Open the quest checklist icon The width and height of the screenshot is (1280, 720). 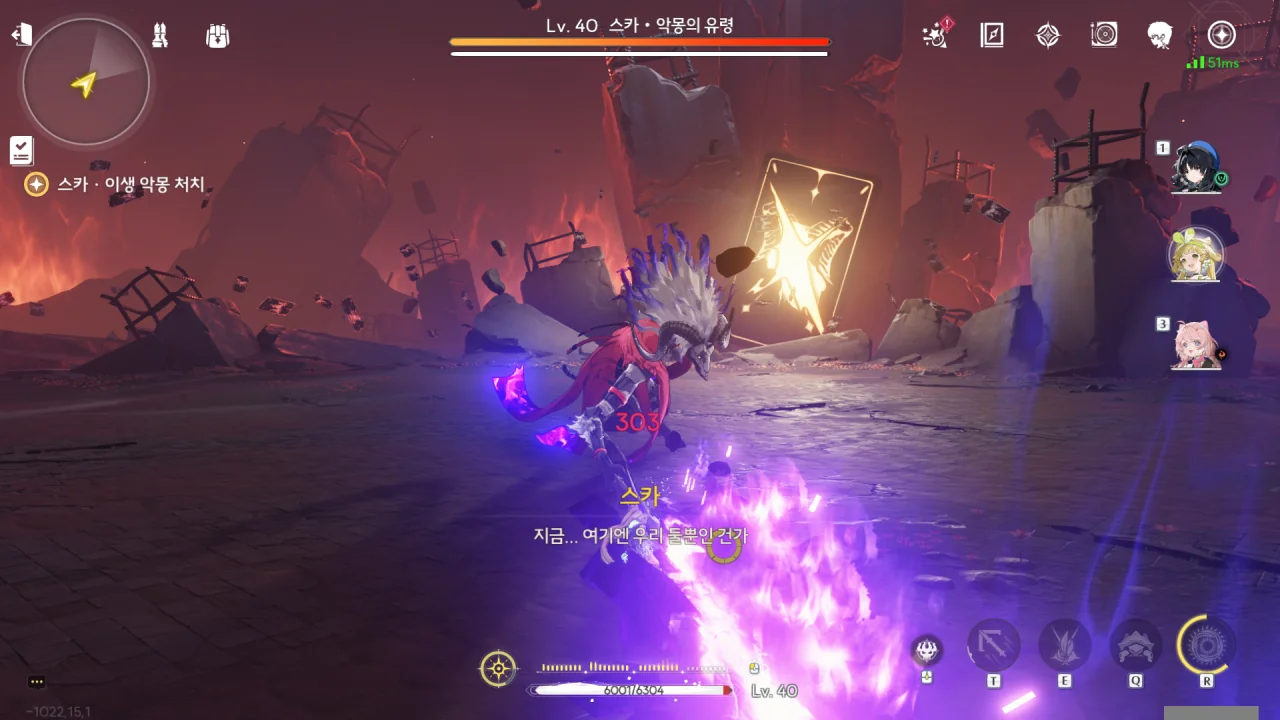(22, 150)
